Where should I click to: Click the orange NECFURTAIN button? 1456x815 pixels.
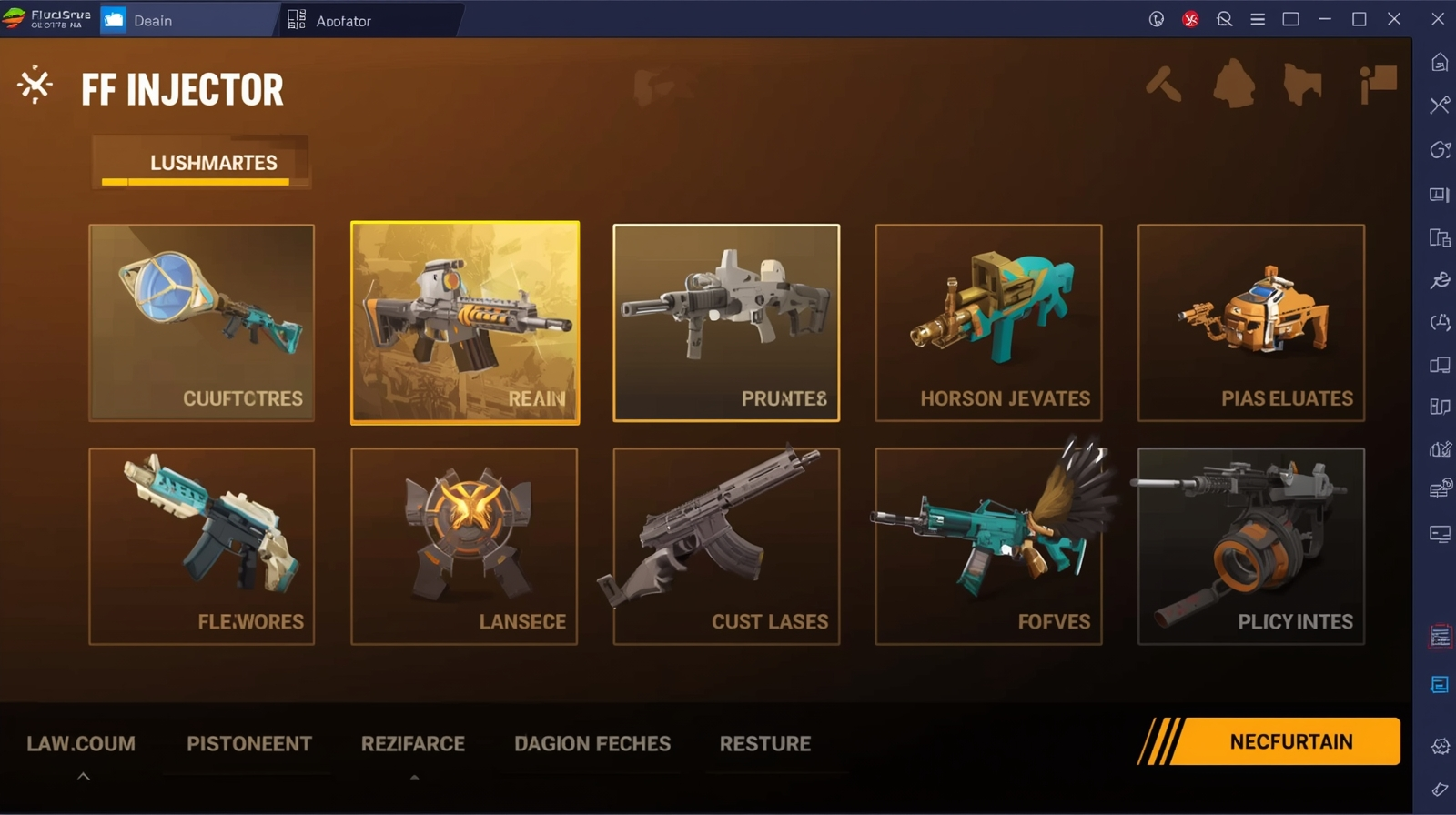pos(1289,741)
